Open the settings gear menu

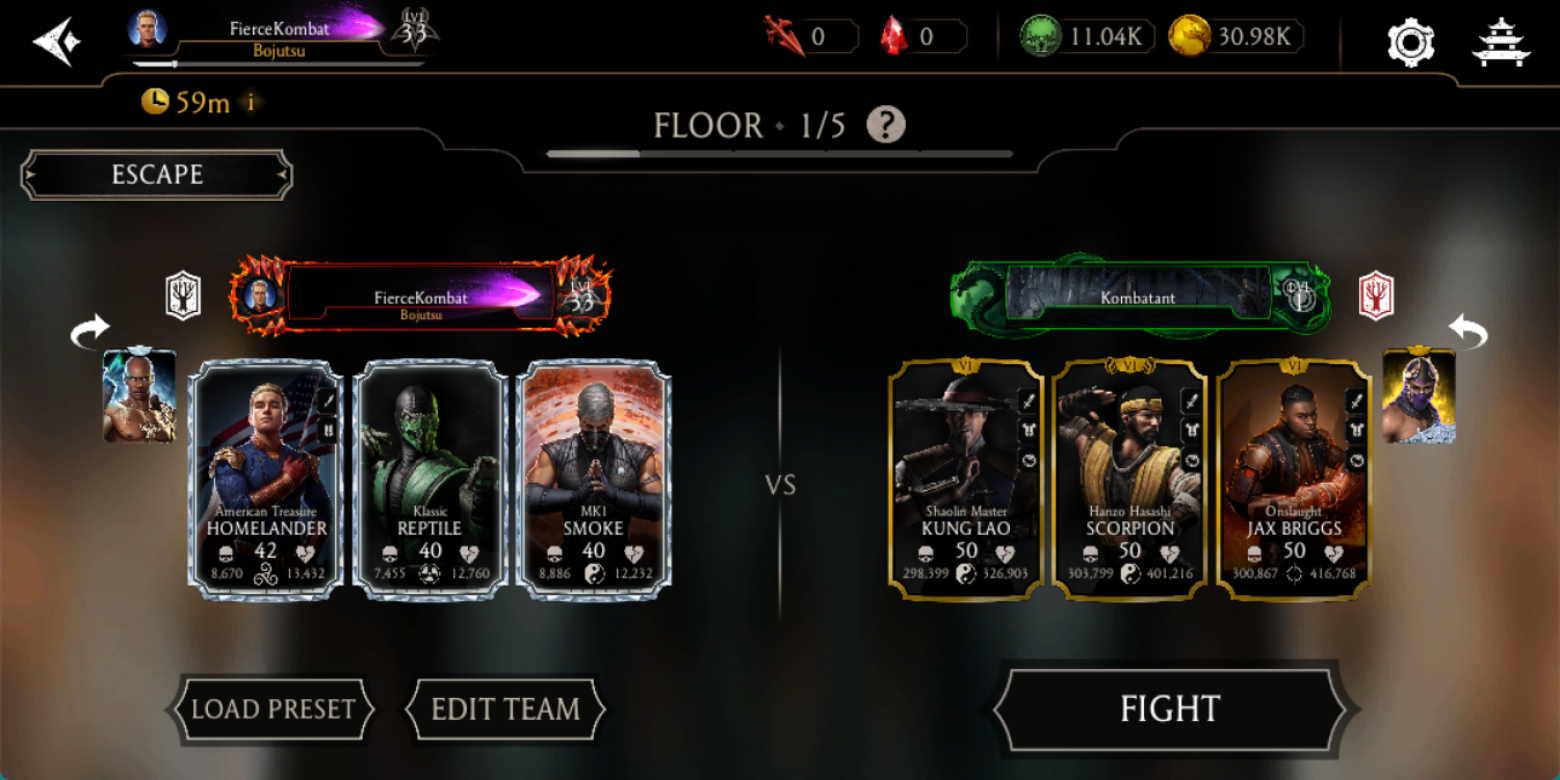[1410, 42]
